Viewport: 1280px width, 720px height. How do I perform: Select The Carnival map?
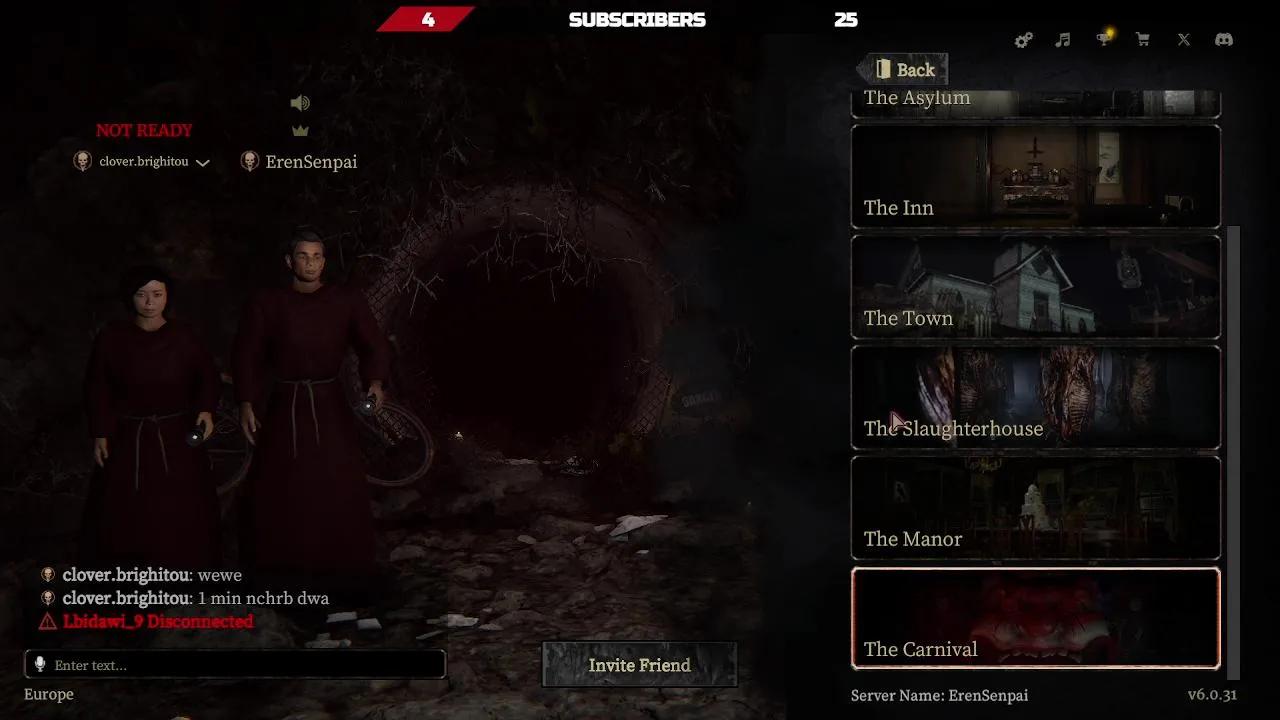click(x=1036, y=617)
